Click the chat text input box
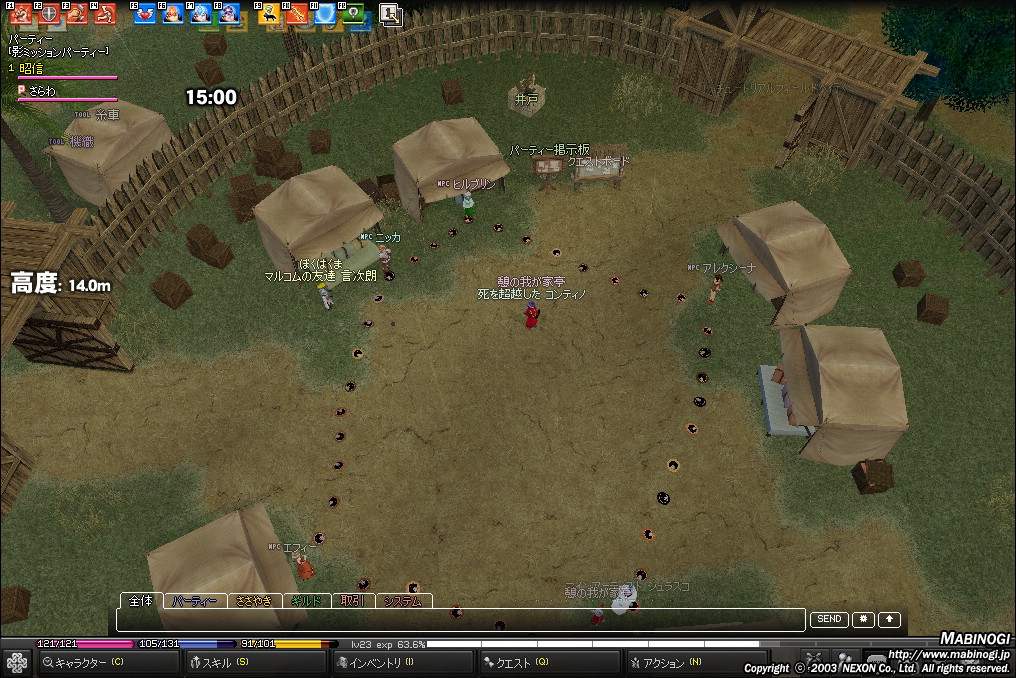Screen dimensions: 1016x678 pos(460,620)
